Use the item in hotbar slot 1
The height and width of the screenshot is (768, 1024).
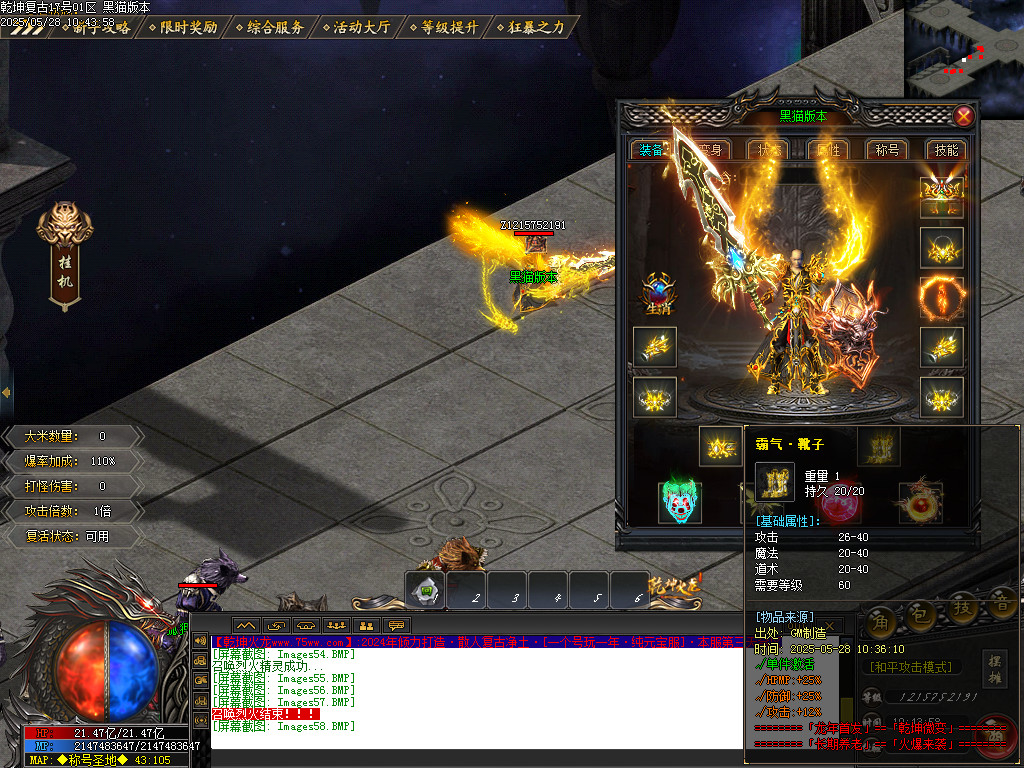[x=427, y=591]
